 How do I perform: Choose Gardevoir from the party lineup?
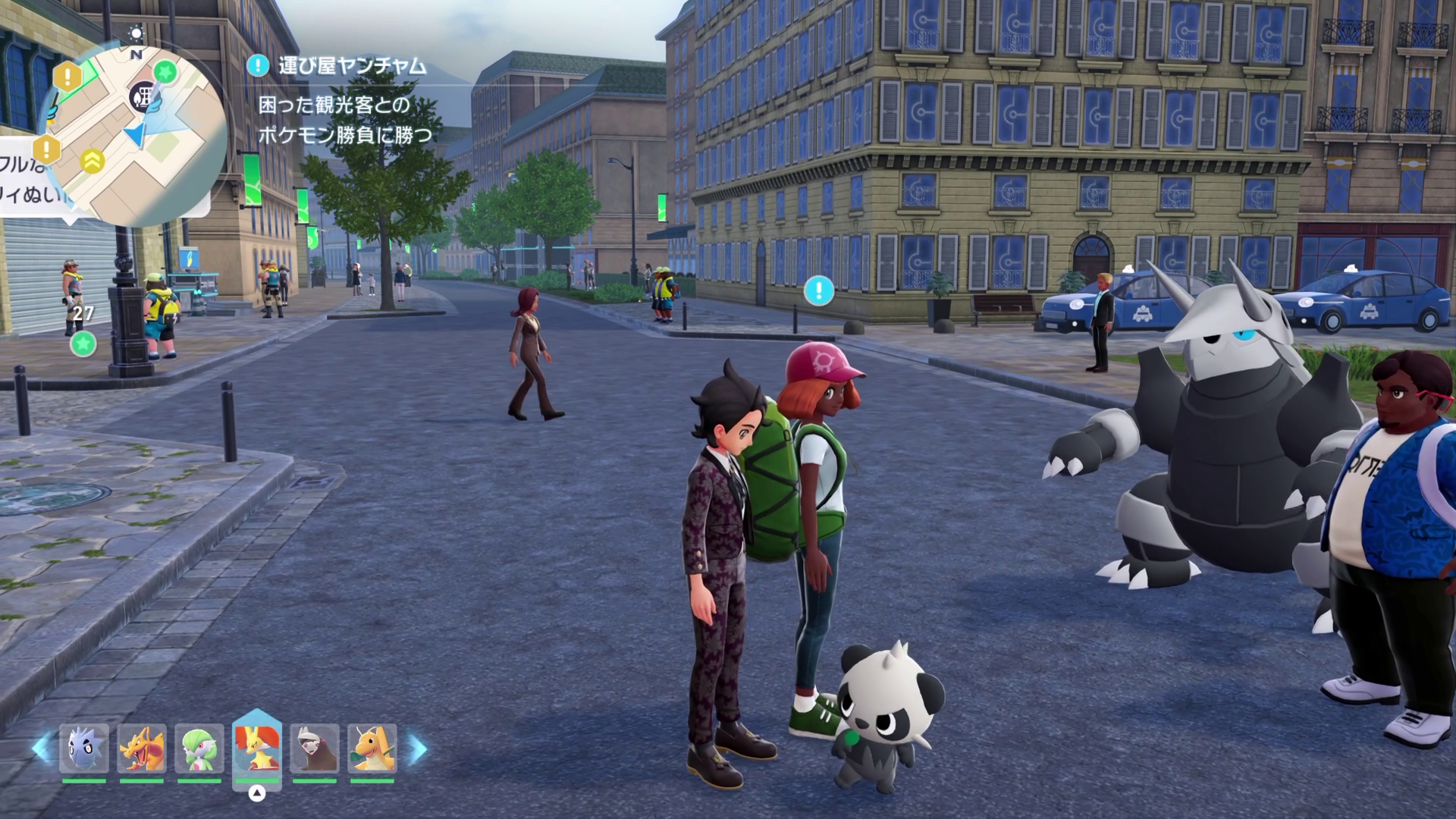(x=199, y=749)
